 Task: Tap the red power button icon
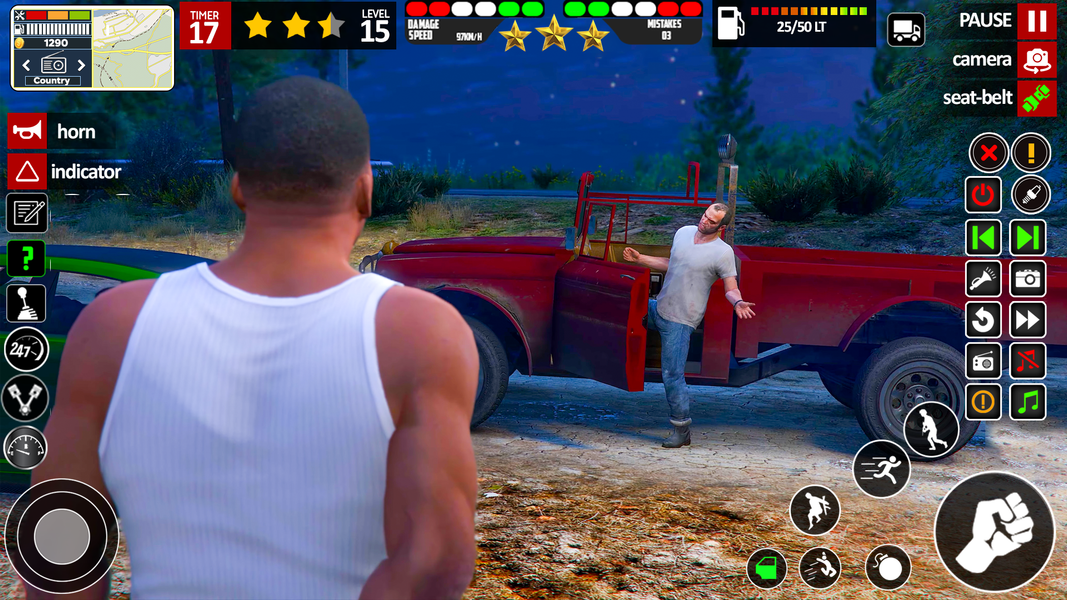tap(984, 195)
